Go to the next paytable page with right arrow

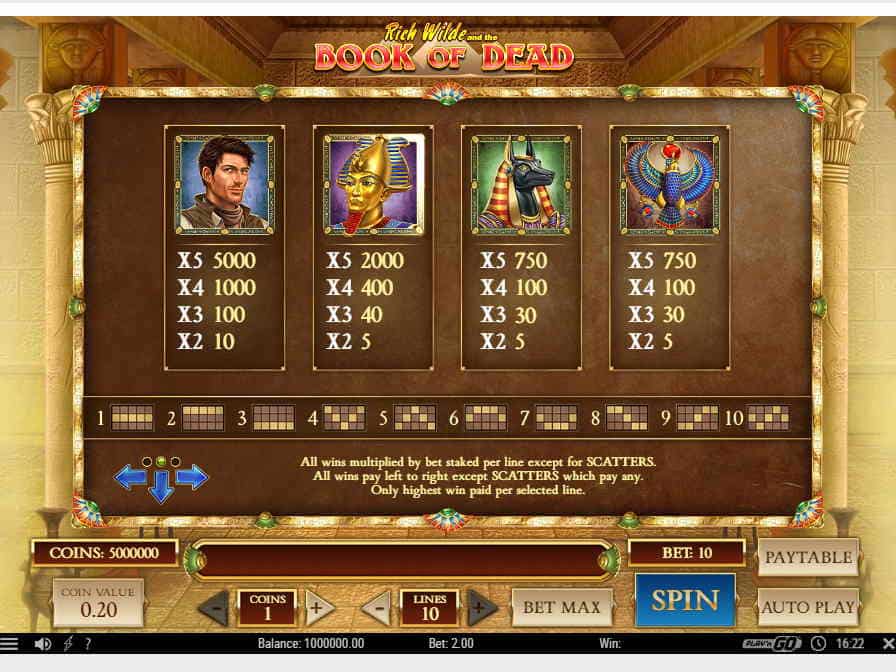tap(192, 477)
